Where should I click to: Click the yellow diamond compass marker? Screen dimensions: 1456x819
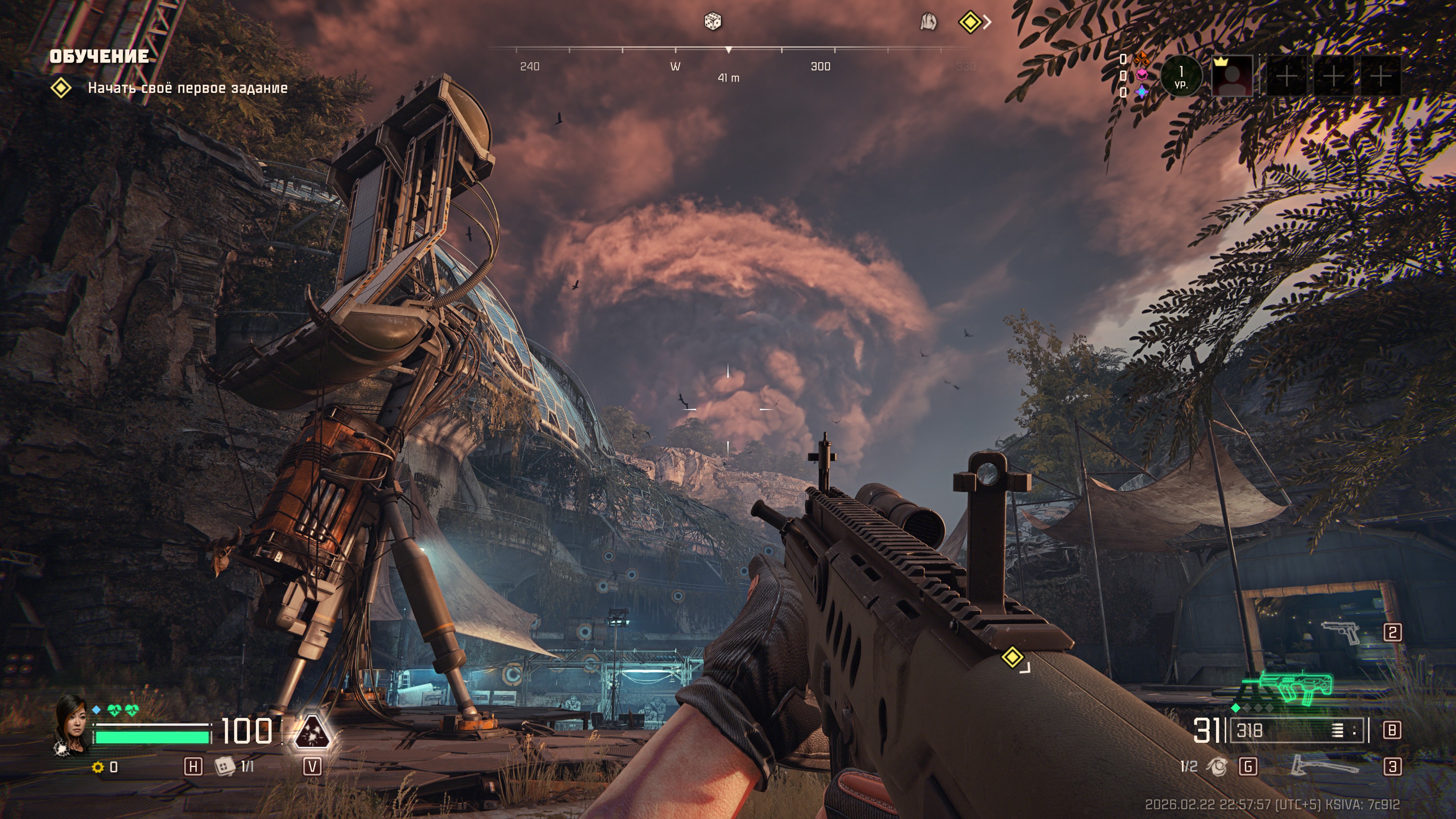tap(970, 23)
